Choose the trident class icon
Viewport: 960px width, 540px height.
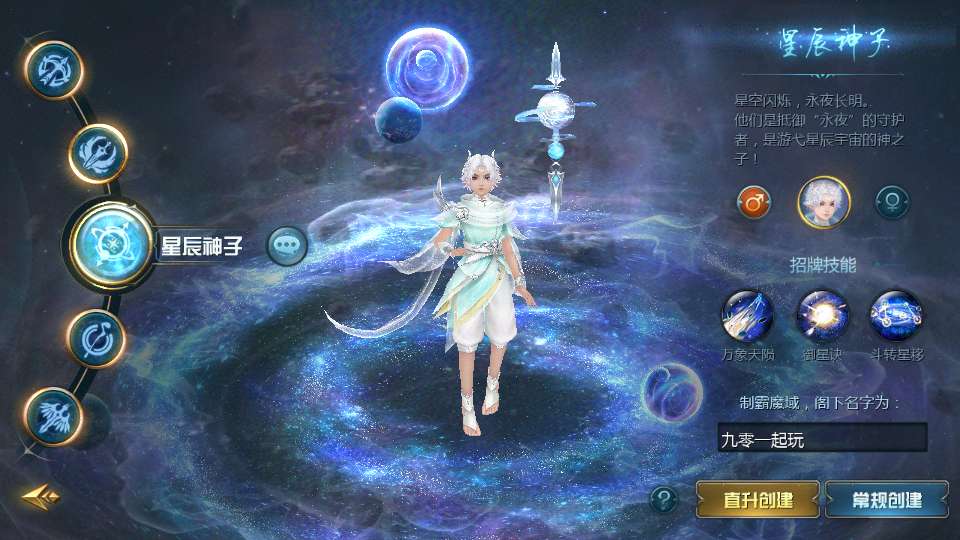tap(98, 153)
